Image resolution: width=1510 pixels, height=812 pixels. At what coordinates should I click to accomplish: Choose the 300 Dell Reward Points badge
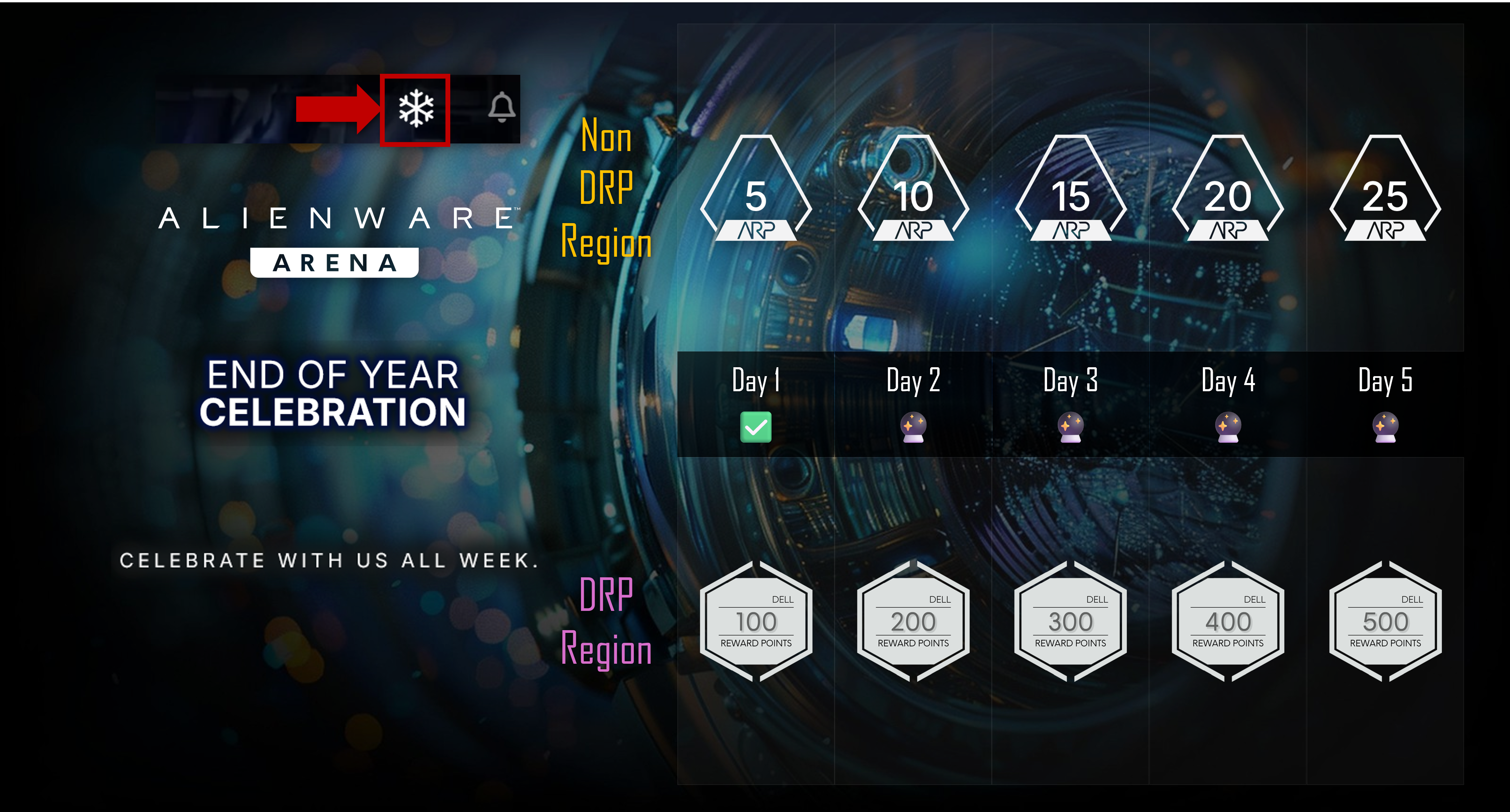[1070, 622]
